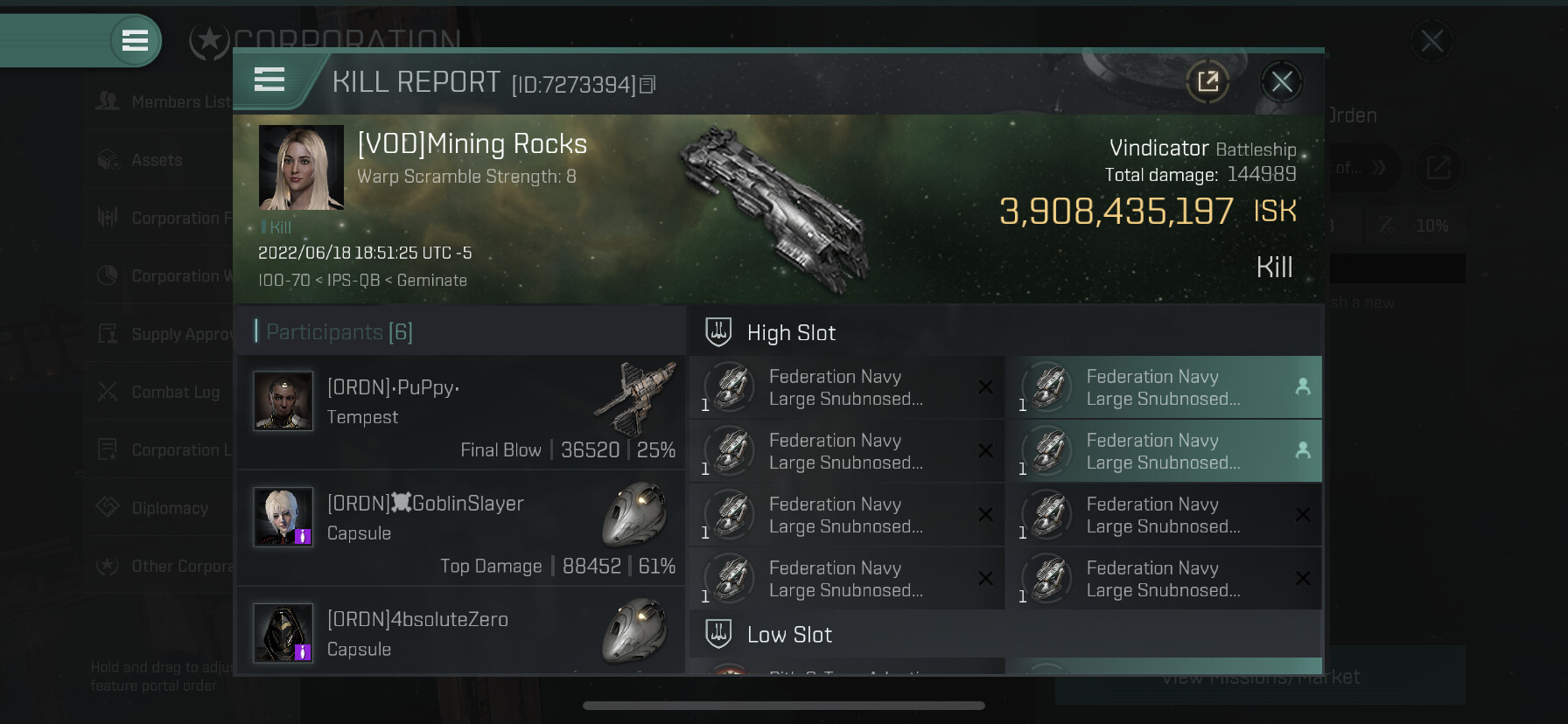
Task: Select participant ·PuPpy· in Tempest
Action: pyautogui.click(x=461, y=411)
